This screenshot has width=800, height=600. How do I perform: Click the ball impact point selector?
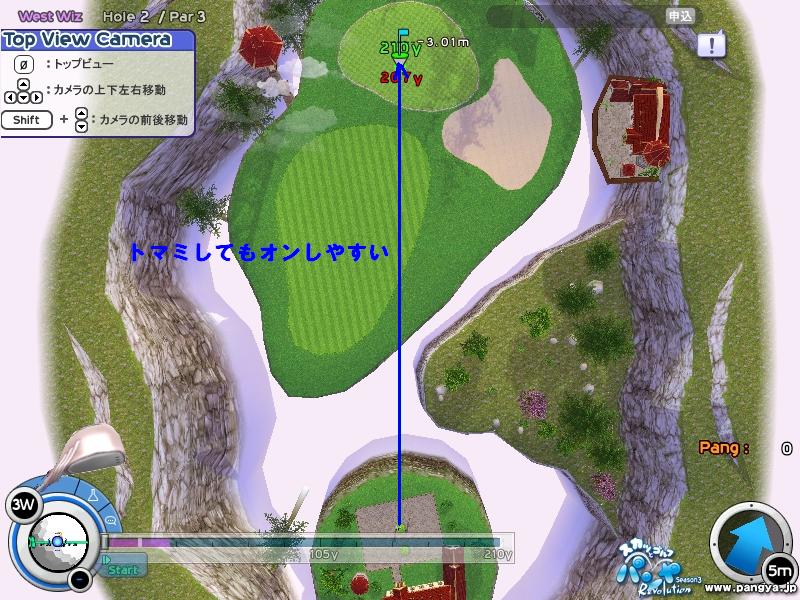58,540
